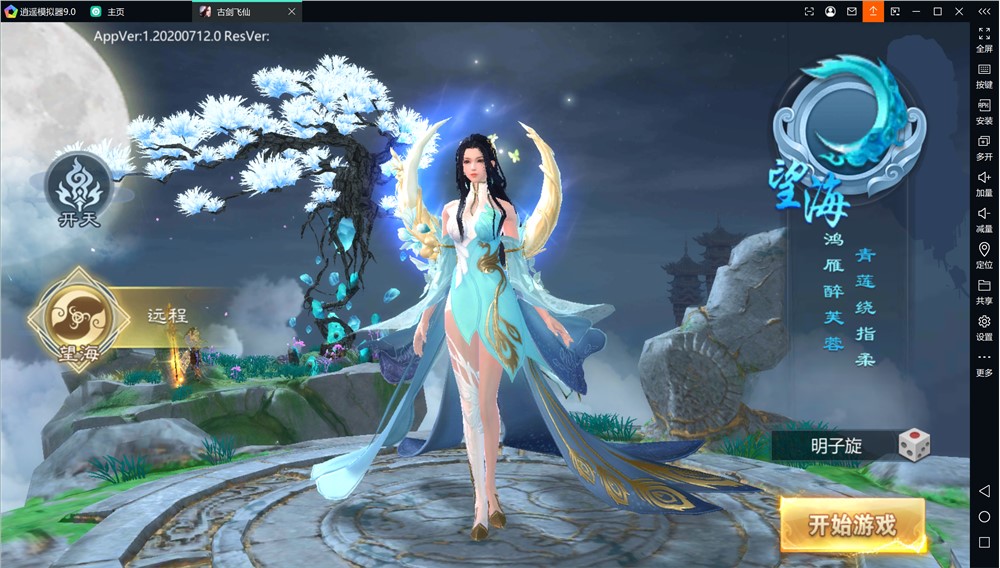1000x568 pixels.
Task: Edit the character name field 明子旋
Action: pyautogui.click(x=836, y=446)
